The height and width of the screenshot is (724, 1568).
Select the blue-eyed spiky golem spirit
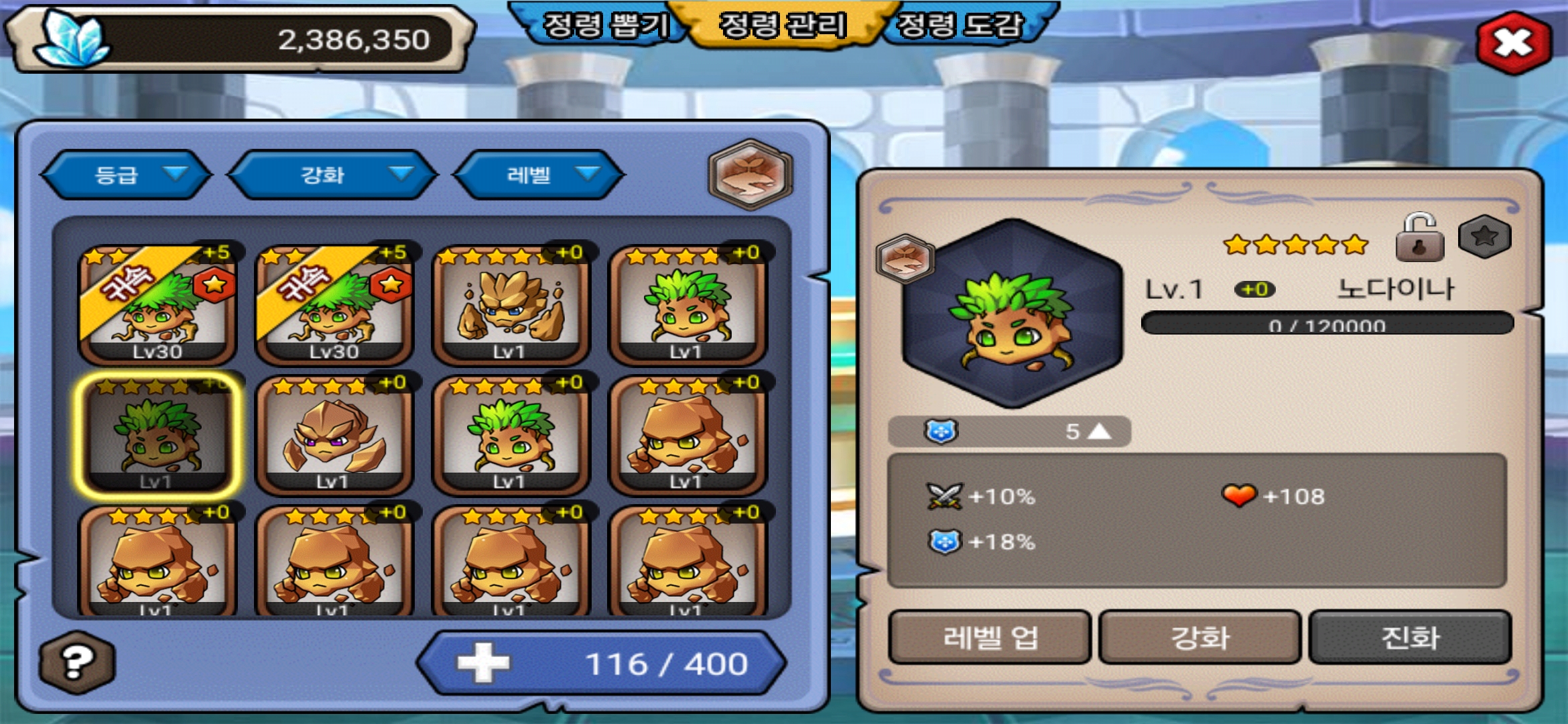(x=511, y=305)
